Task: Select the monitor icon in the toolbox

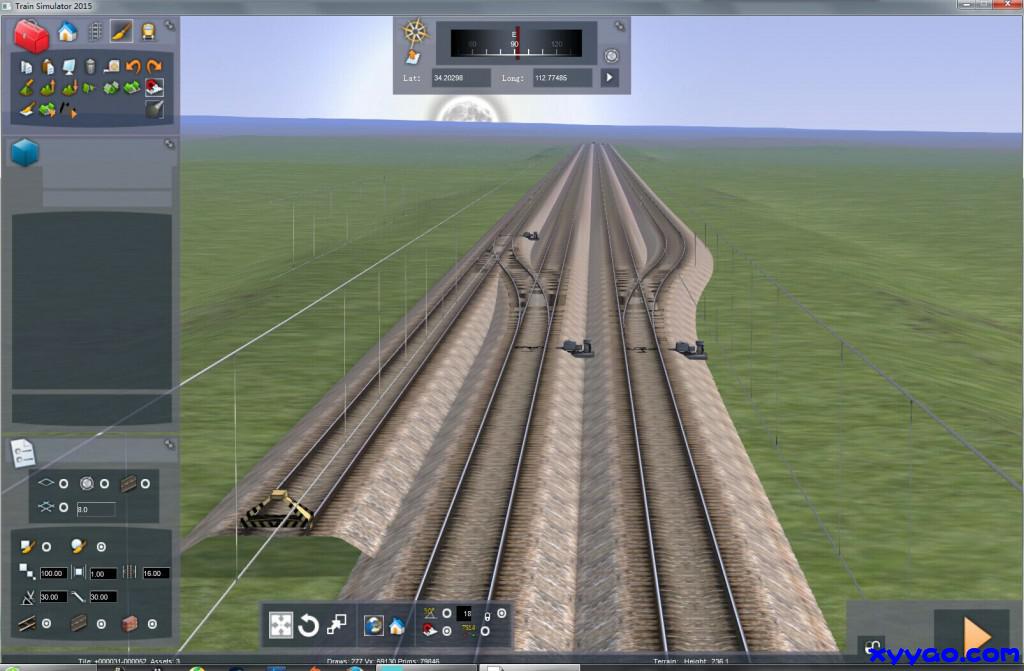Action: pos(68,67)
